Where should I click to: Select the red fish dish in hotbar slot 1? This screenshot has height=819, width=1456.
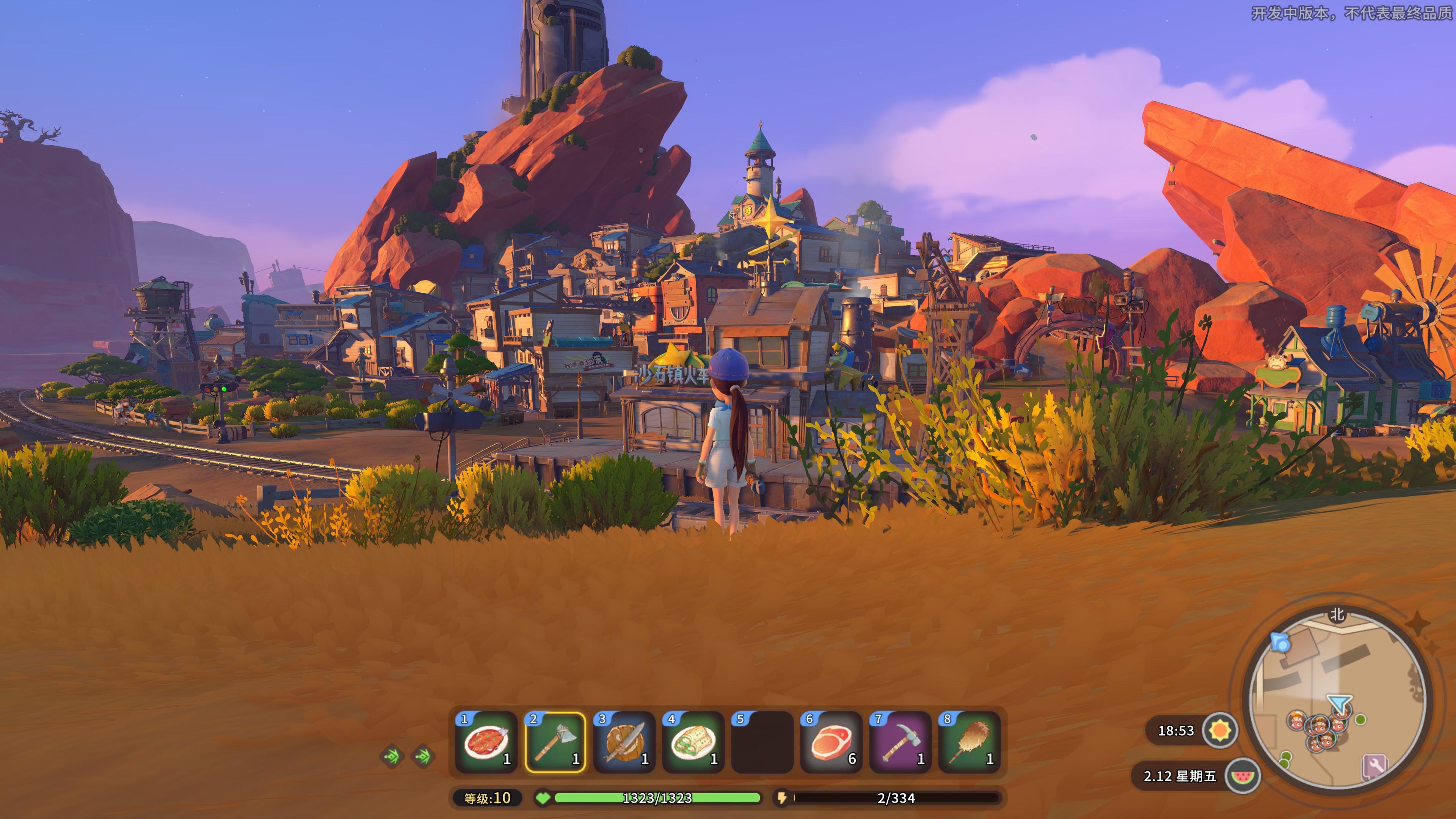(x=486, y=742)
